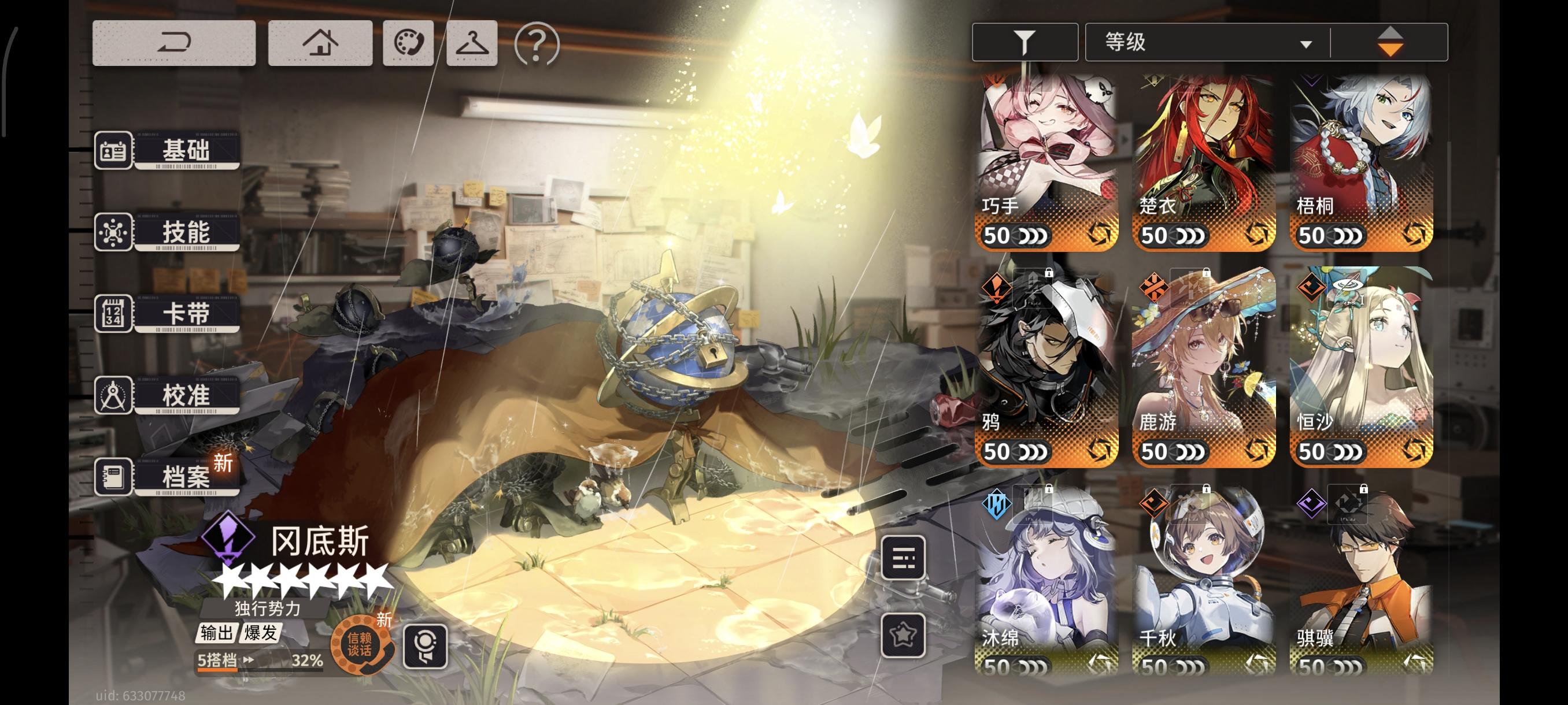Open the help icon with the question mark
1568x705 pixels.
pos(535,44)
